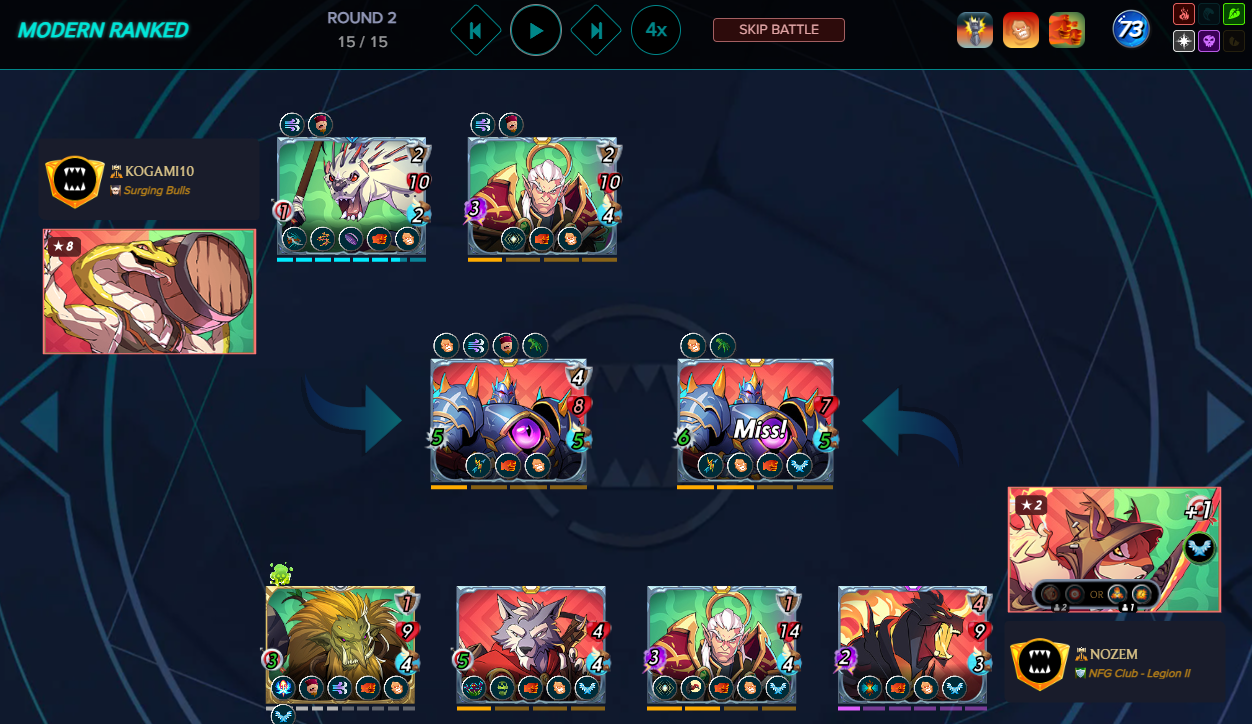Select the golden-maned lion monster card
Viewport: 1252px width, 724px height.
tap(340, 645)
